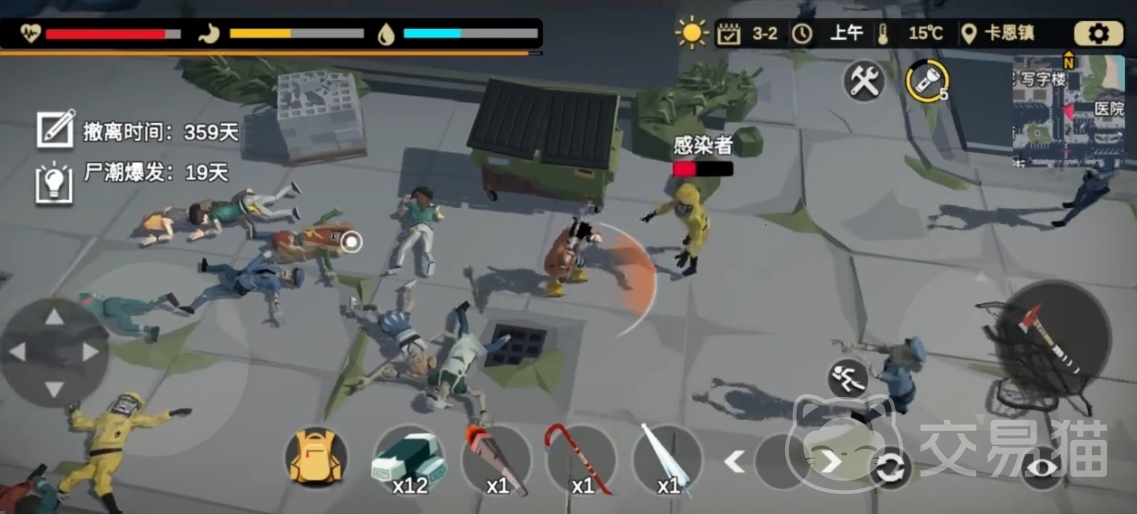Click the right arrow weapon switcher
This screenshot has width=1137, height=514.
coord(831,461)
